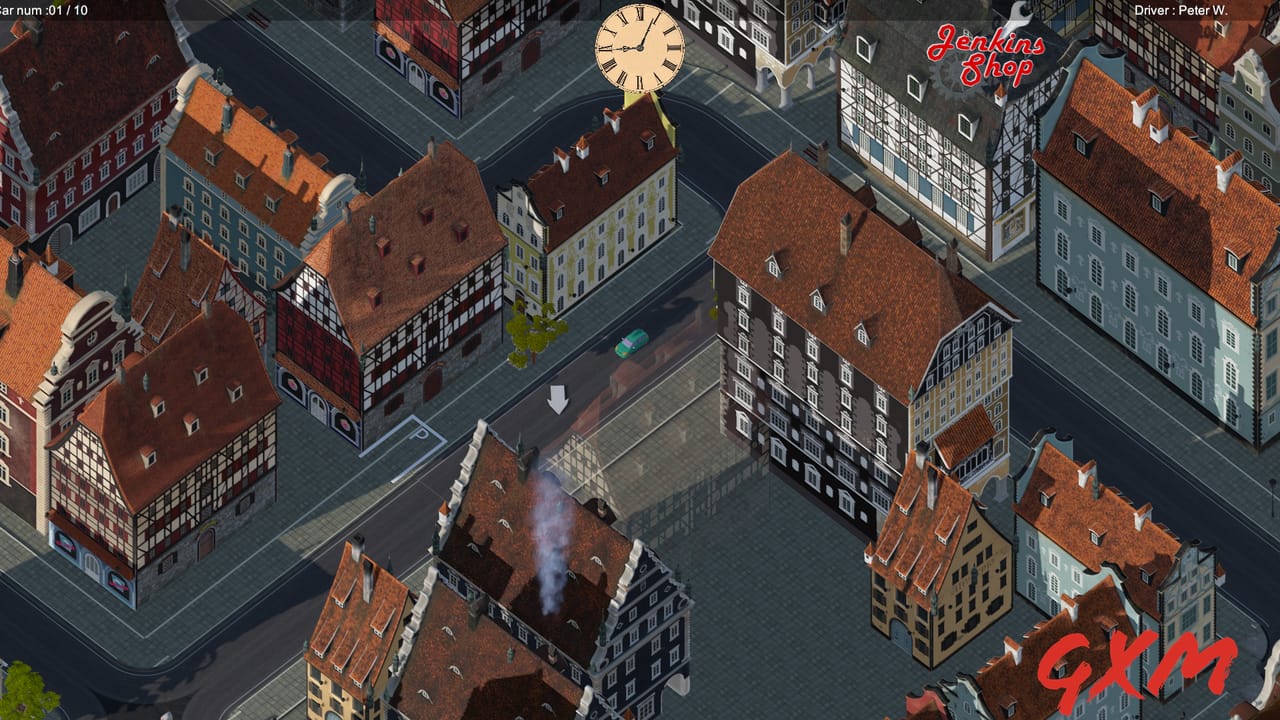This screenshot has width=1280, height=720.
Task: Click the wrench icon above Jenkins Shop
Action: (x=1015, y=15)
